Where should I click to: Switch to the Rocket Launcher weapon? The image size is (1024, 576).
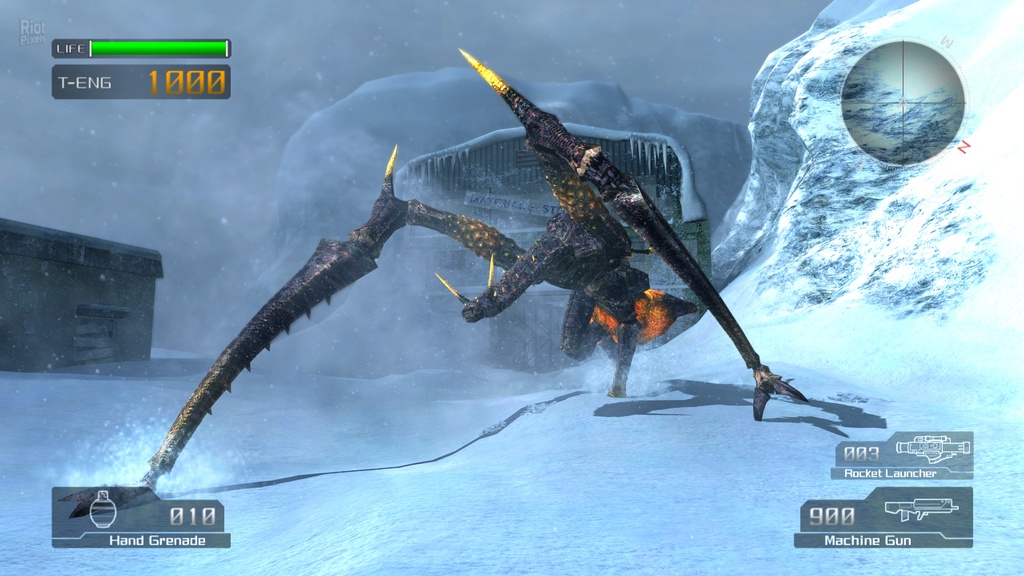click(902, 456)
